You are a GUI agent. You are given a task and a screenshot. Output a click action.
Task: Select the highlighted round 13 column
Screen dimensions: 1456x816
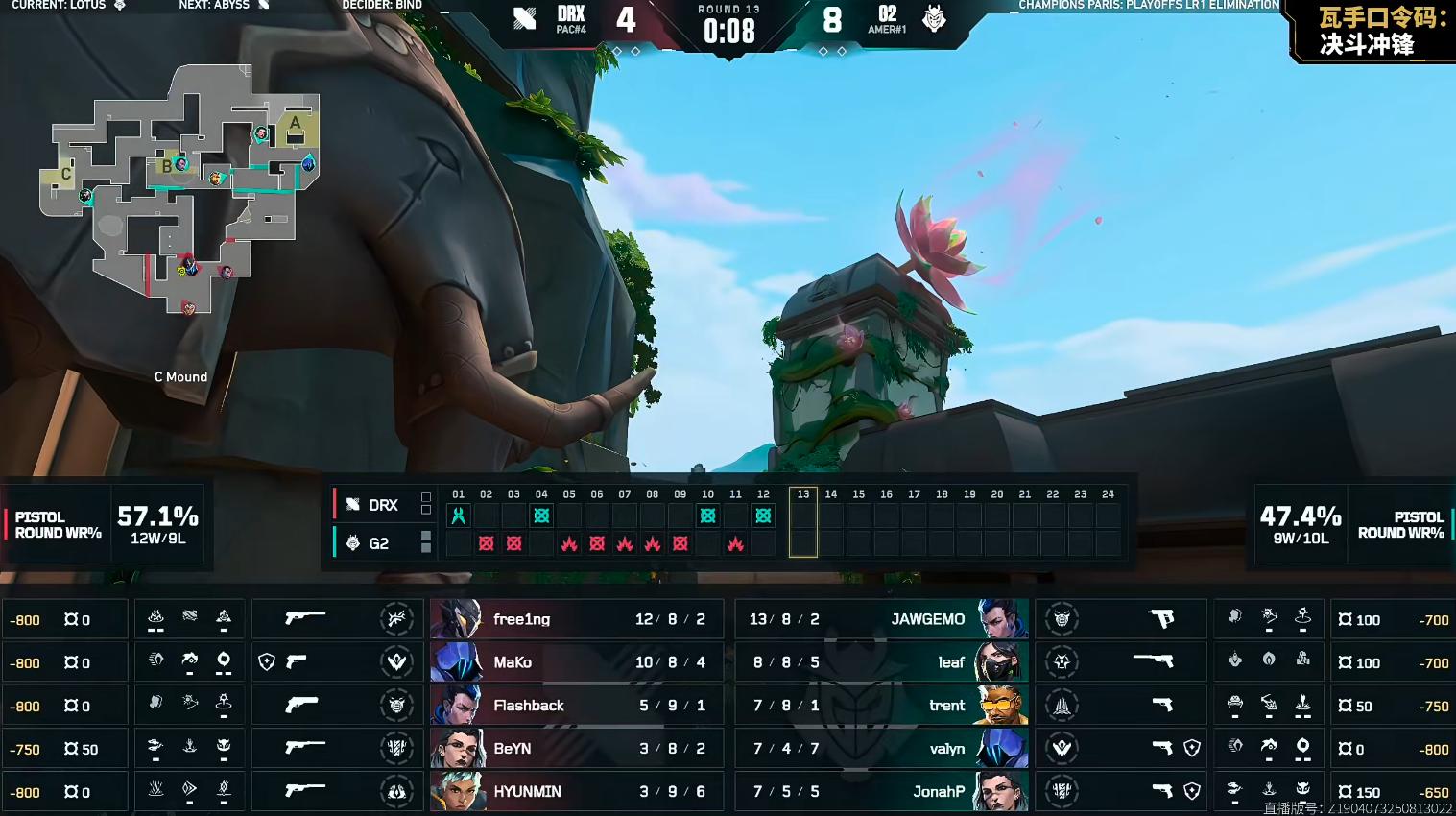[803, 523]
